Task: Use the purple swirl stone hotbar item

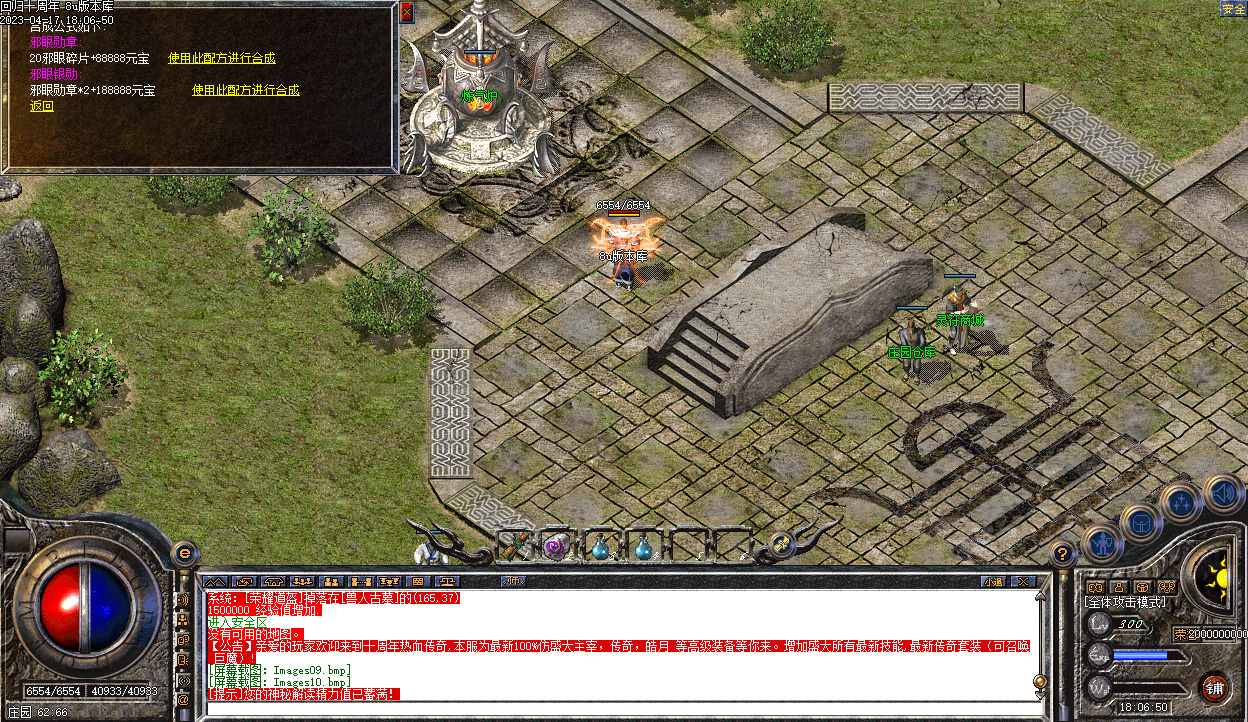Action: [556, 547]
